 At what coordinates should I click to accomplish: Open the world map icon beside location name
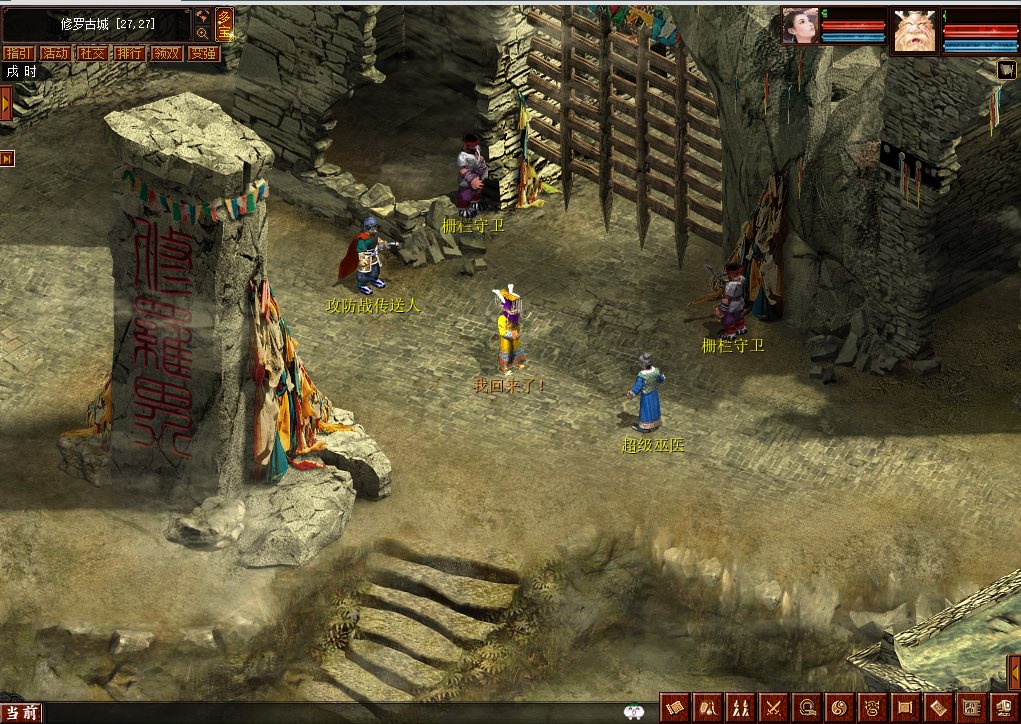[x=202, y=16]
